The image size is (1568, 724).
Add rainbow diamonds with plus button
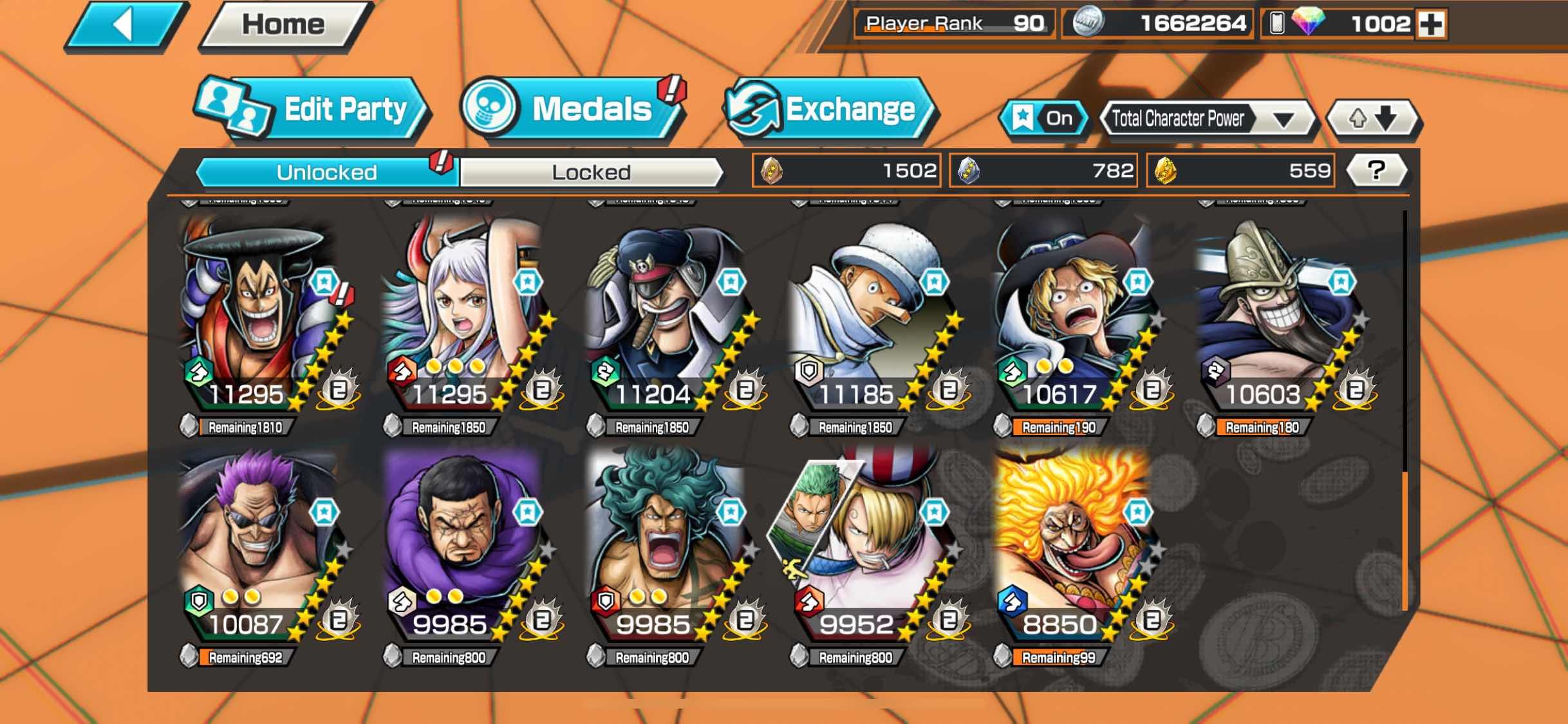(1432, 24)
